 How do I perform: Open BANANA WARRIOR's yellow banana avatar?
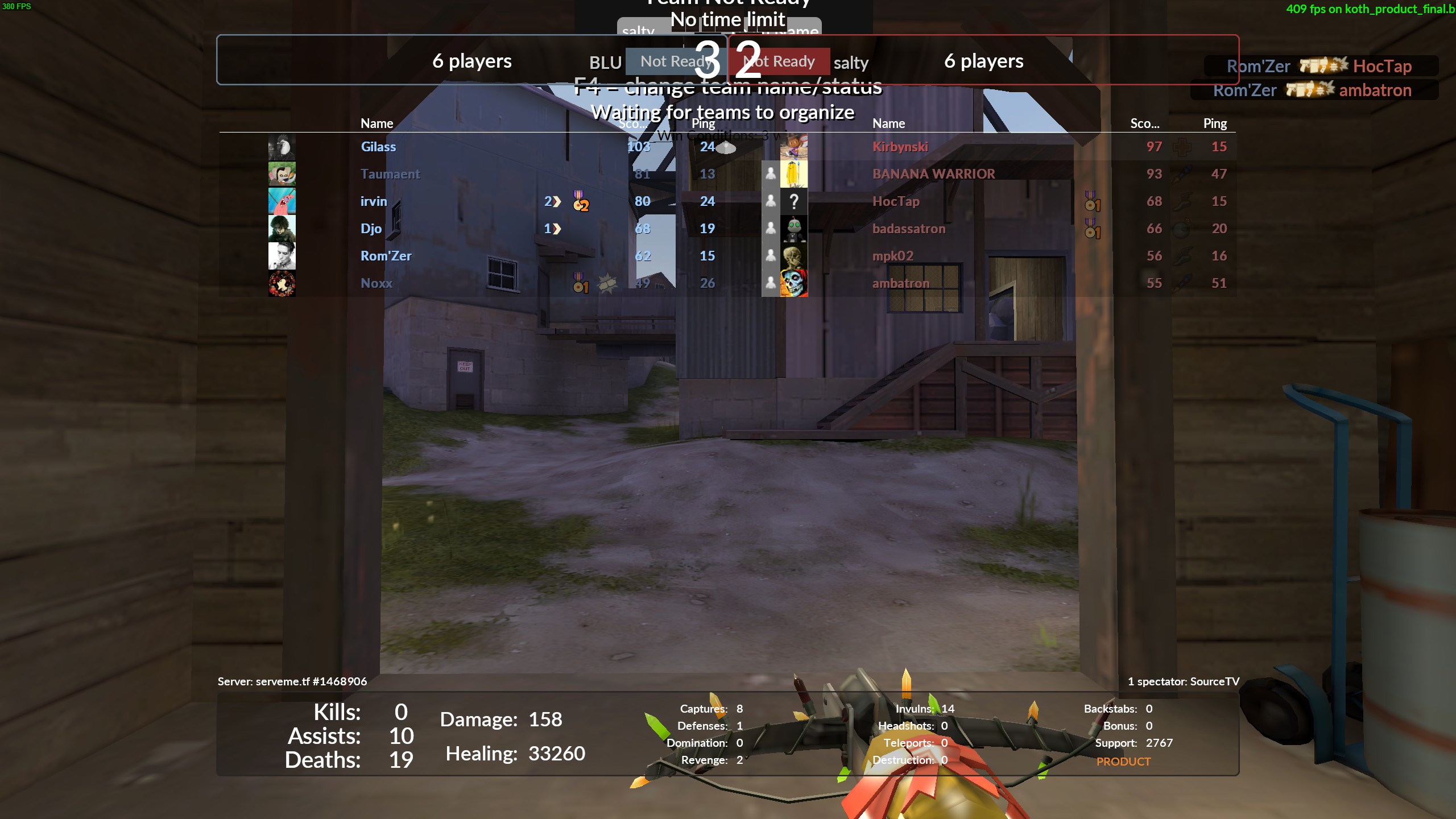point(793,174)
